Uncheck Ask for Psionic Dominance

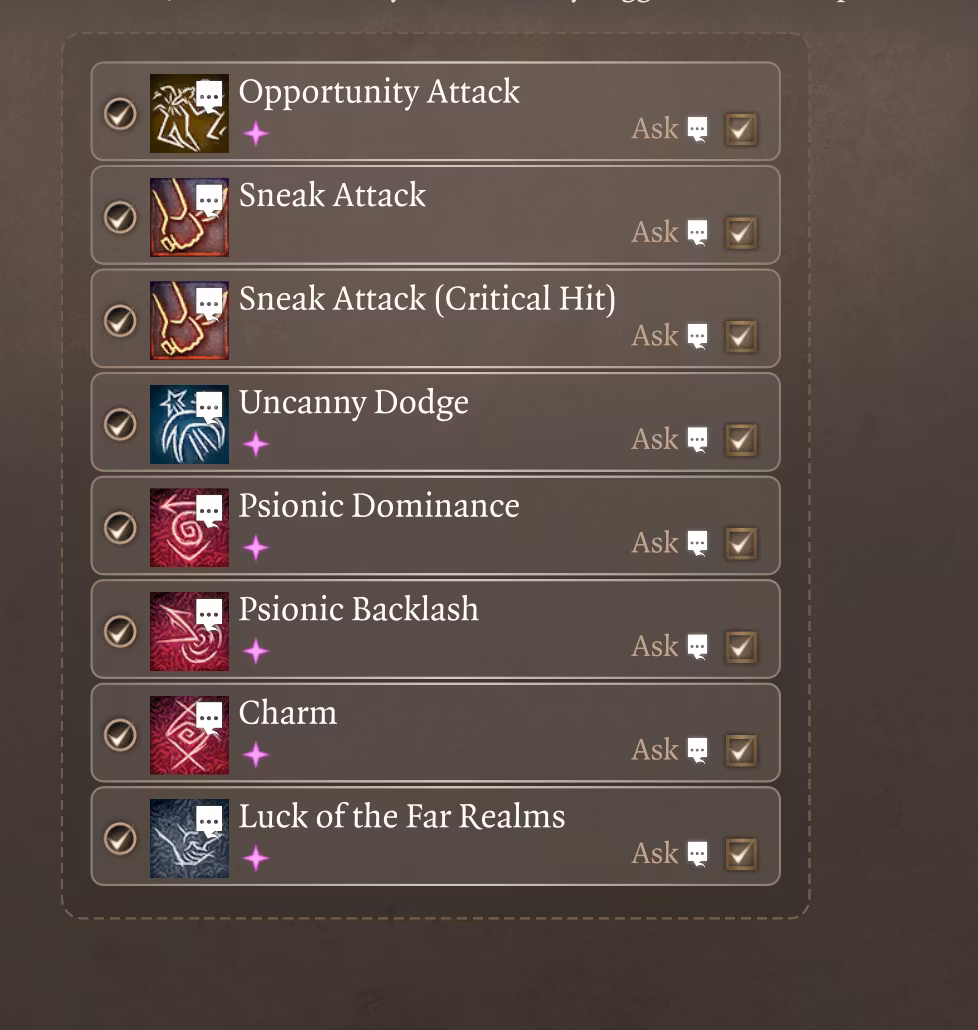(x=740, y=543)
